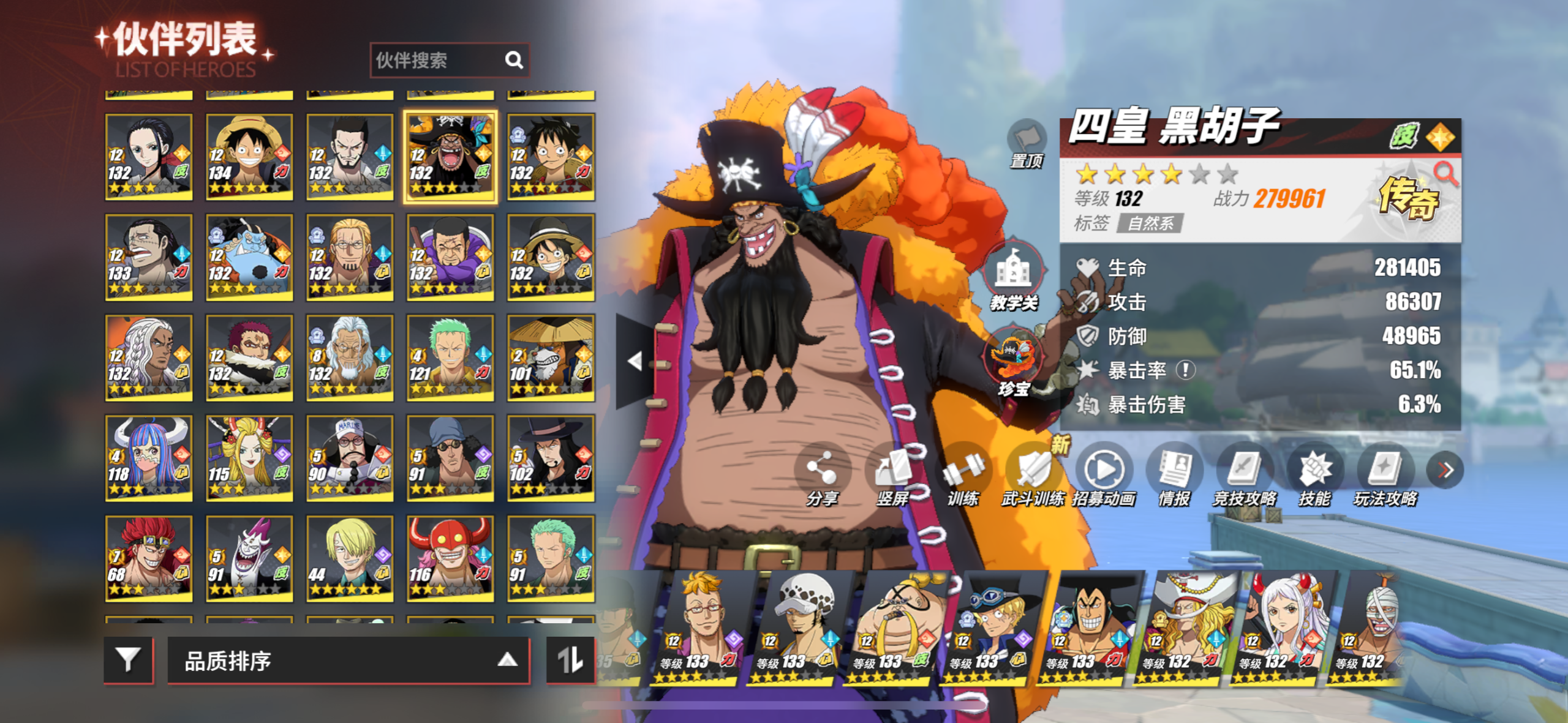1568x723 pixels.
Task: Open the 品质排序 sort dropdown
Action: (x=348, y=660)
